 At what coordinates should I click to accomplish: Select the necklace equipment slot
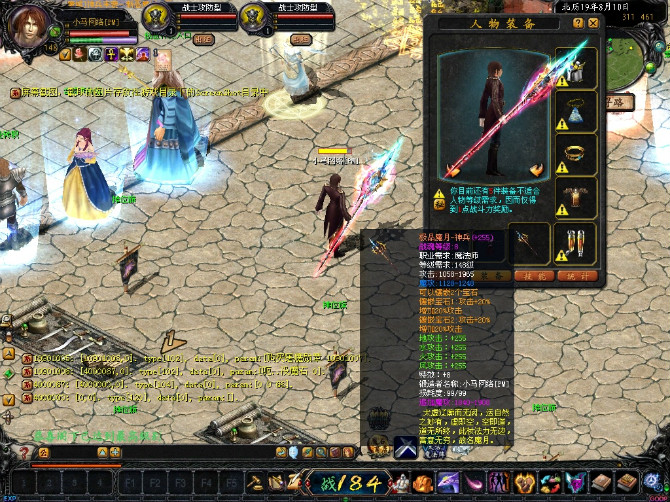coord(579,111)
